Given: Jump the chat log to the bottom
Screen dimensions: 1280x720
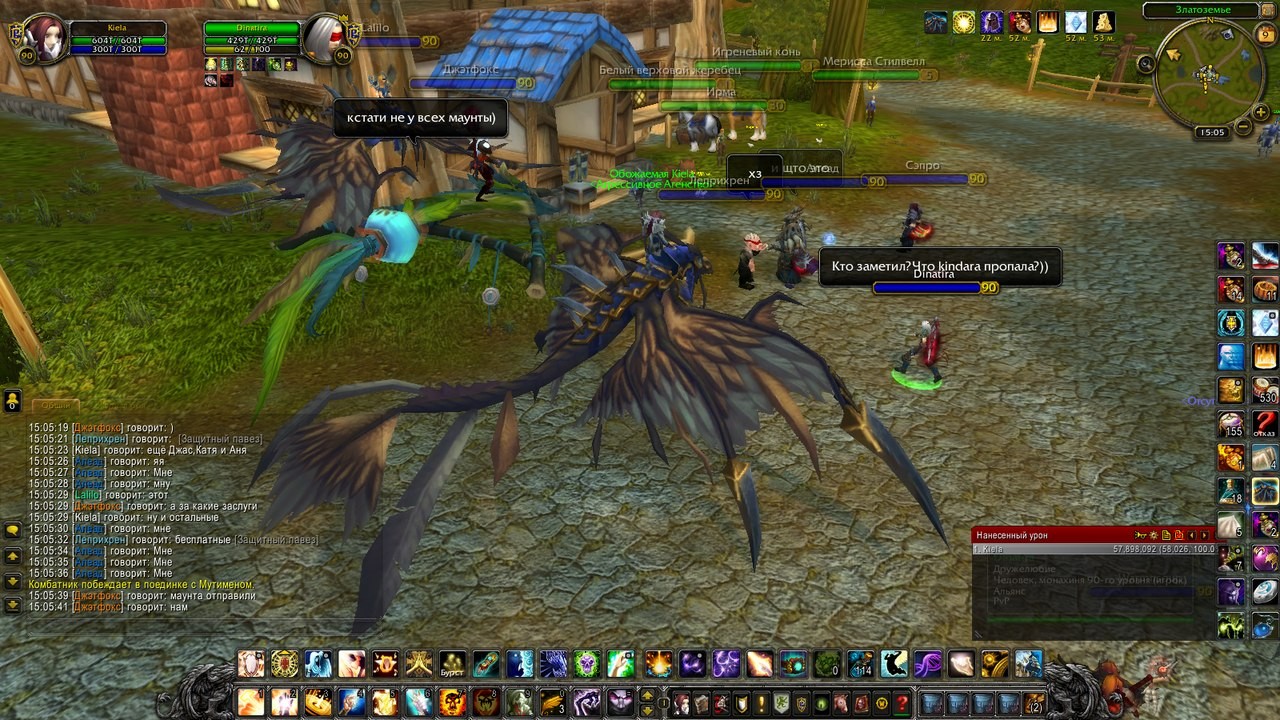Looking at the screenshot, I should coord(13,605).
